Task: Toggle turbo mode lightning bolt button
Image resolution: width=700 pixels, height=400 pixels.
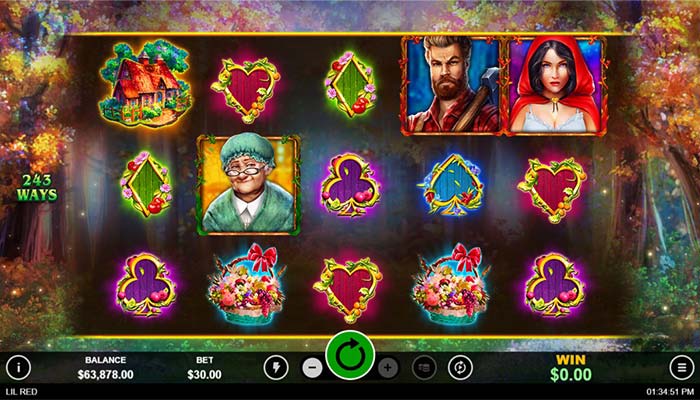Action: [276, 367]
